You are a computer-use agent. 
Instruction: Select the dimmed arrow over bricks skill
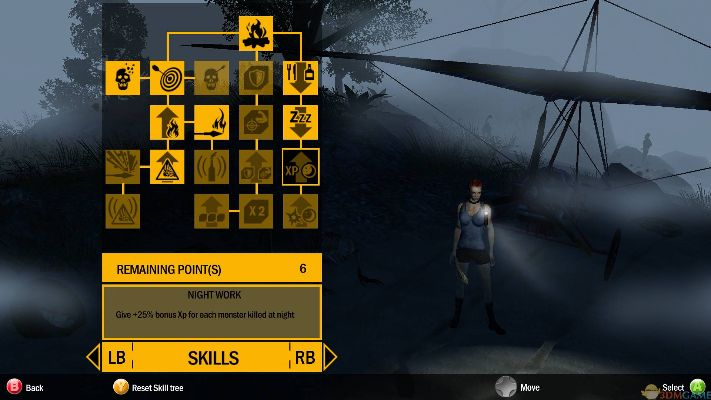tap(211, 210)
